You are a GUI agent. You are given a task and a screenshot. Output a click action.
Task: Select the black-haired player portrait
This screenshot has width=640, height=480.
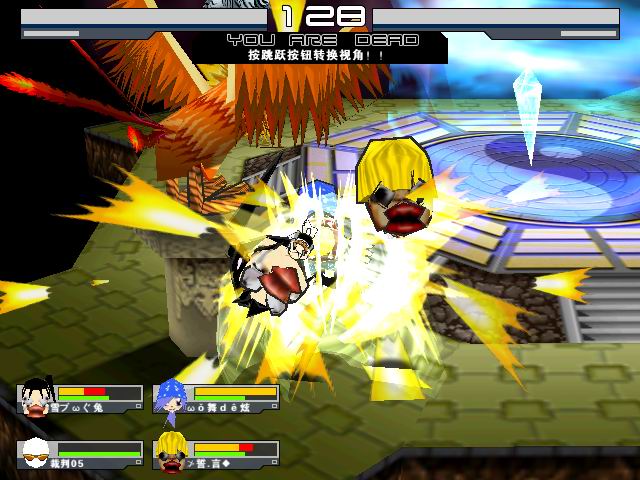[36, 397]
